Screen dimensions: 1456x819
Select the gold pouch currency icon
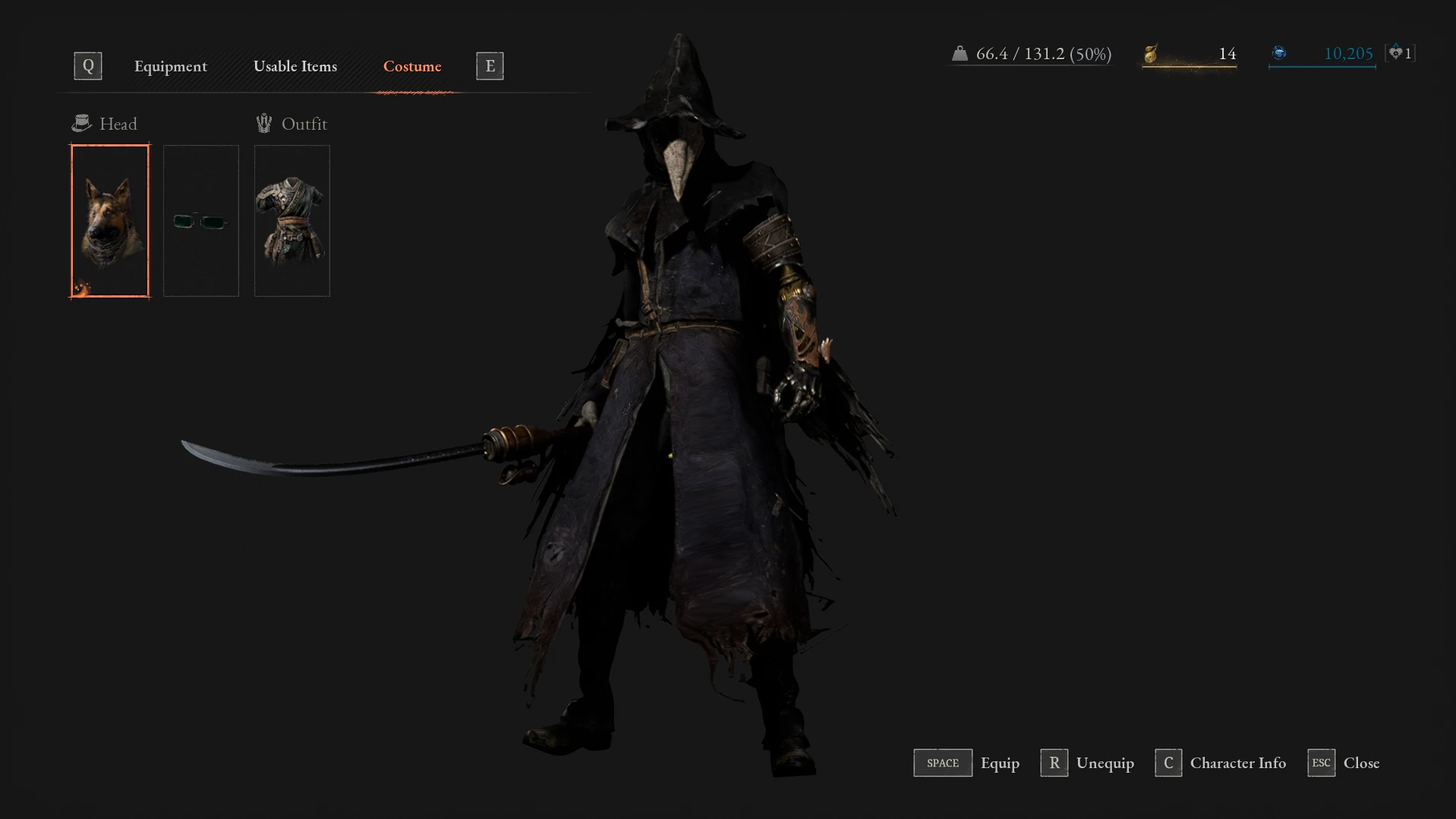(x=1150, y=53)
